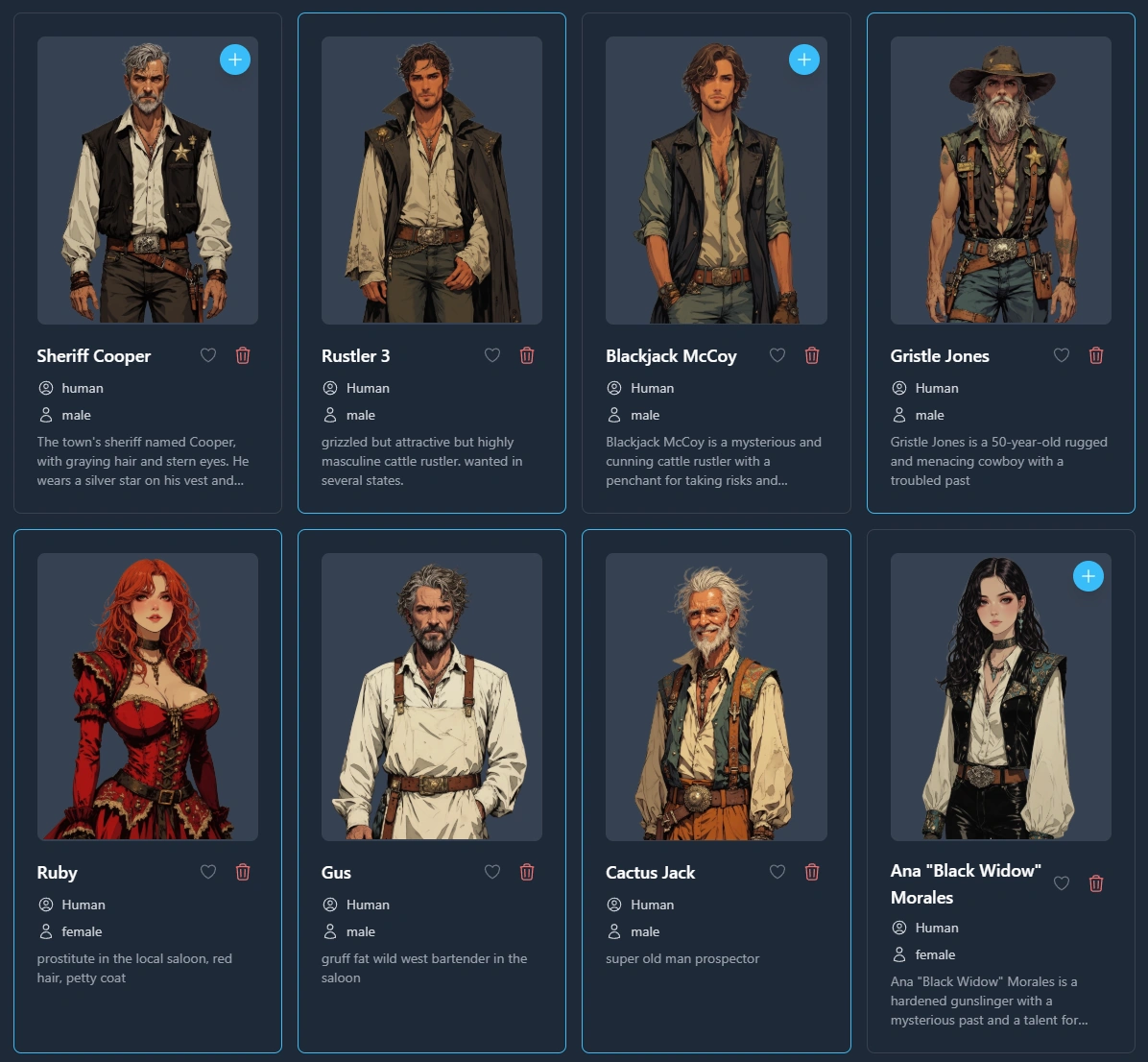The height and width of the screenshot is (1062, 1148).
Task: Pick the Gus bartender portrait
Action: [432, 696]
